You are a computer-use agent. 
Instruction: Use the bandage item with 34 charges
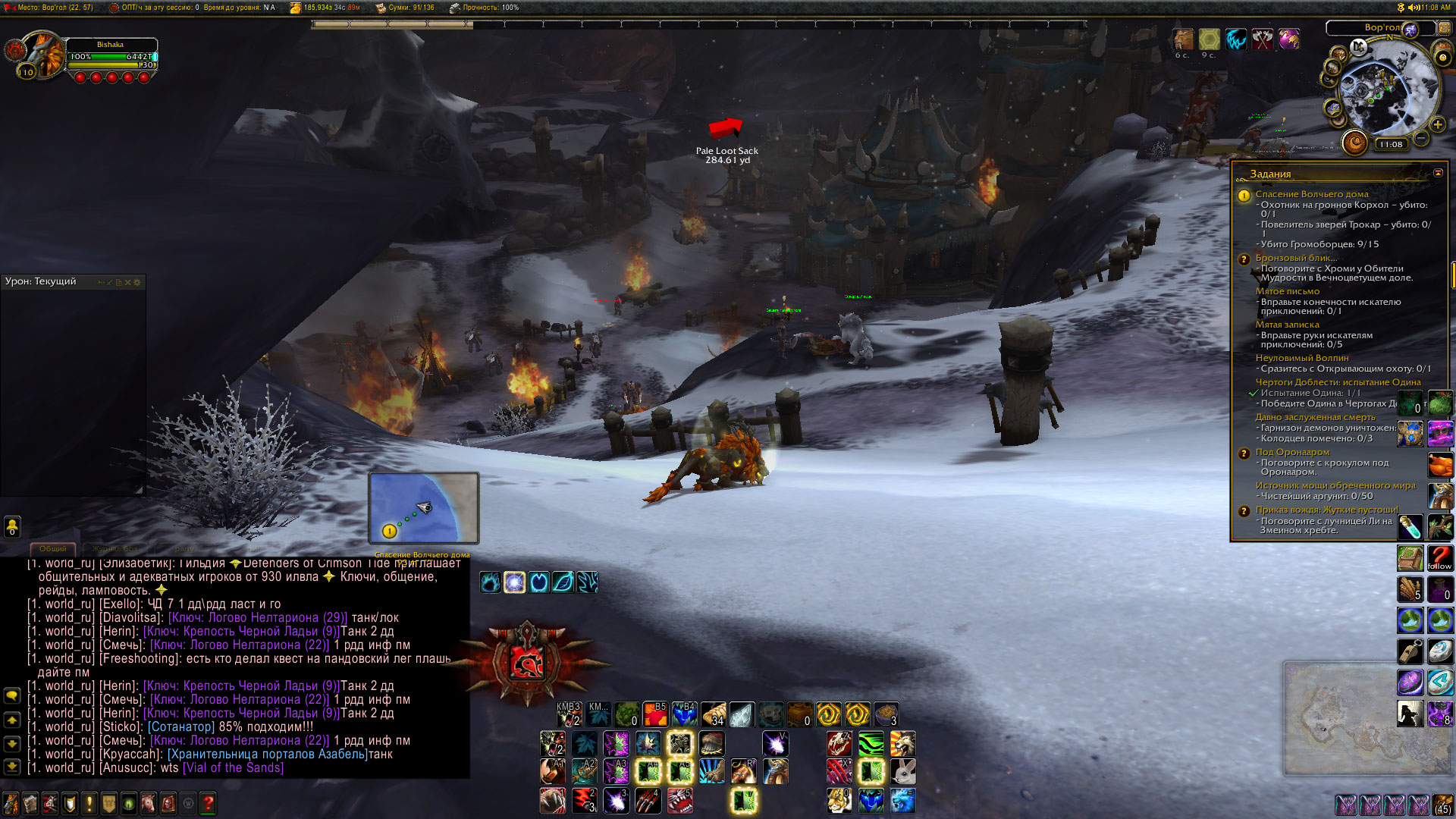713,714
